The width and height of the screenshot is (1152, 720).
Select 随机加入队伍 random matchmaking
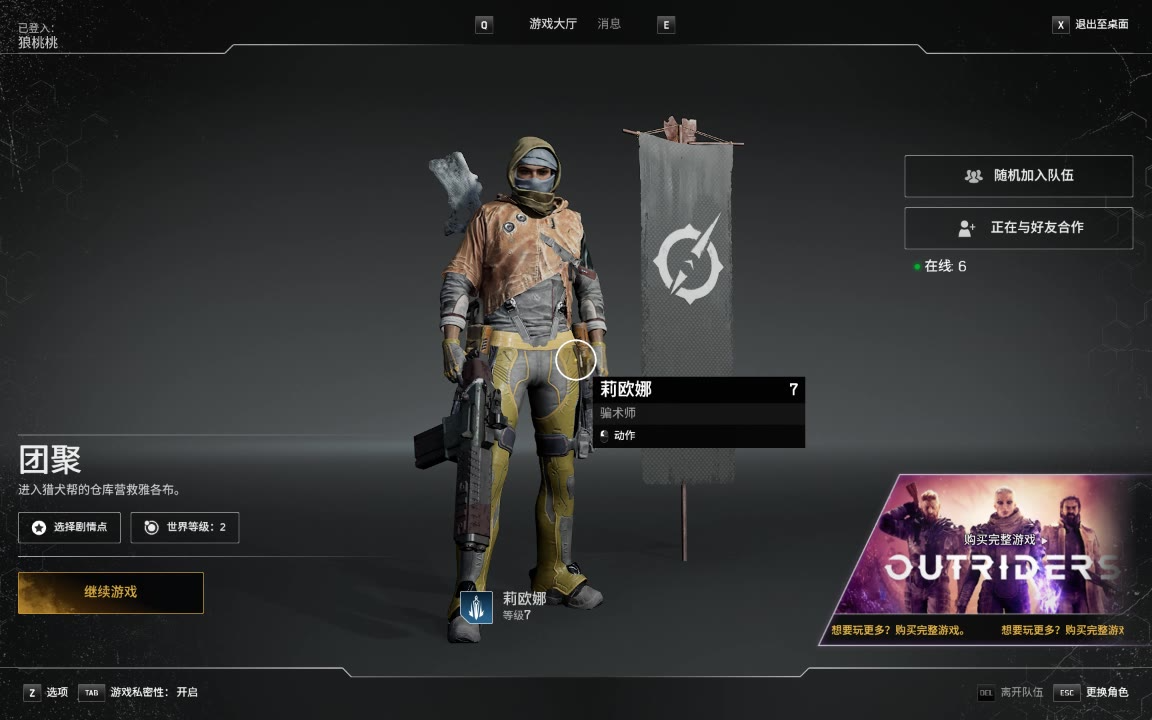1018,176
